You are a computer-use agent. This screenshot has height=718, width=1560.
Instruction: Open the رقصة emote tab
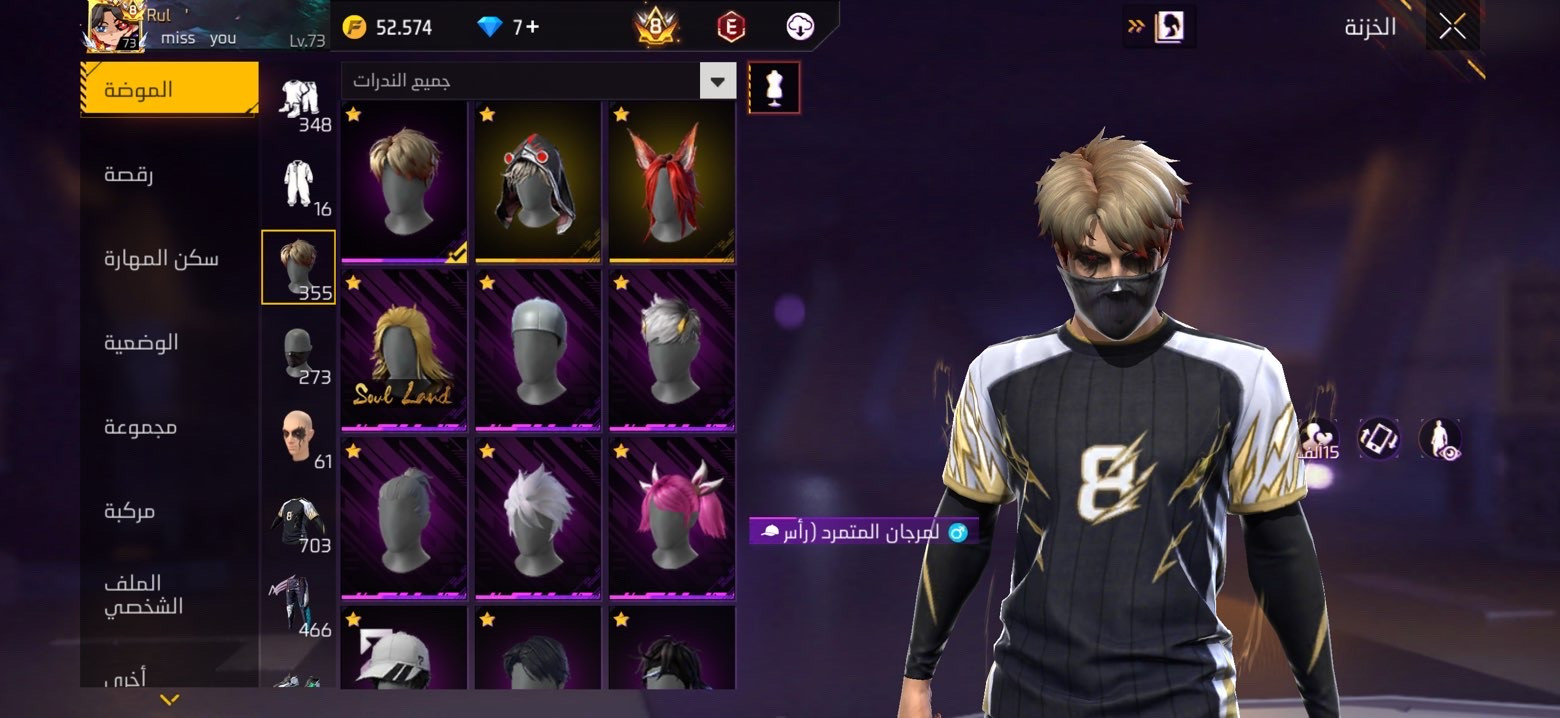pos(129,175)
